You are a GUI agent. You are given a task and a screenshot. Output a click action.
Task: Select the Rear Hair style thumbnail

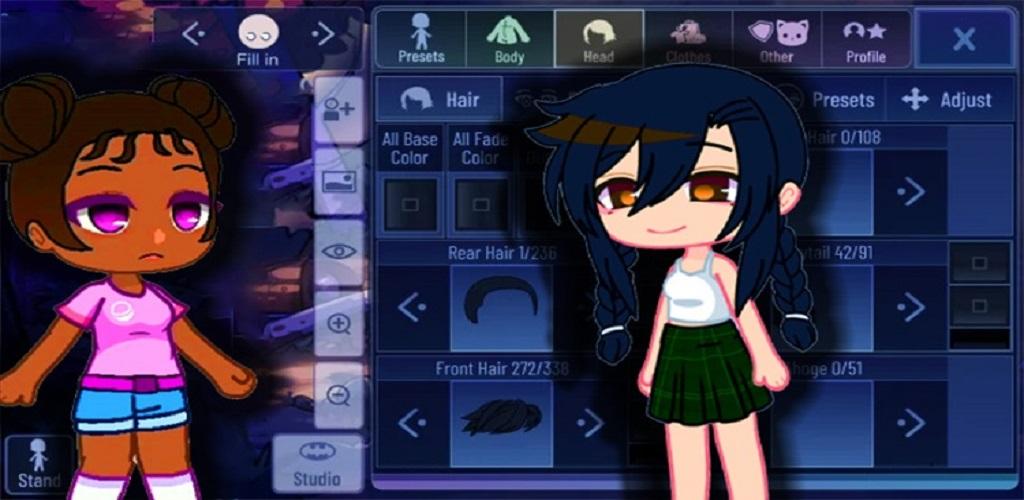coord(502,307)
